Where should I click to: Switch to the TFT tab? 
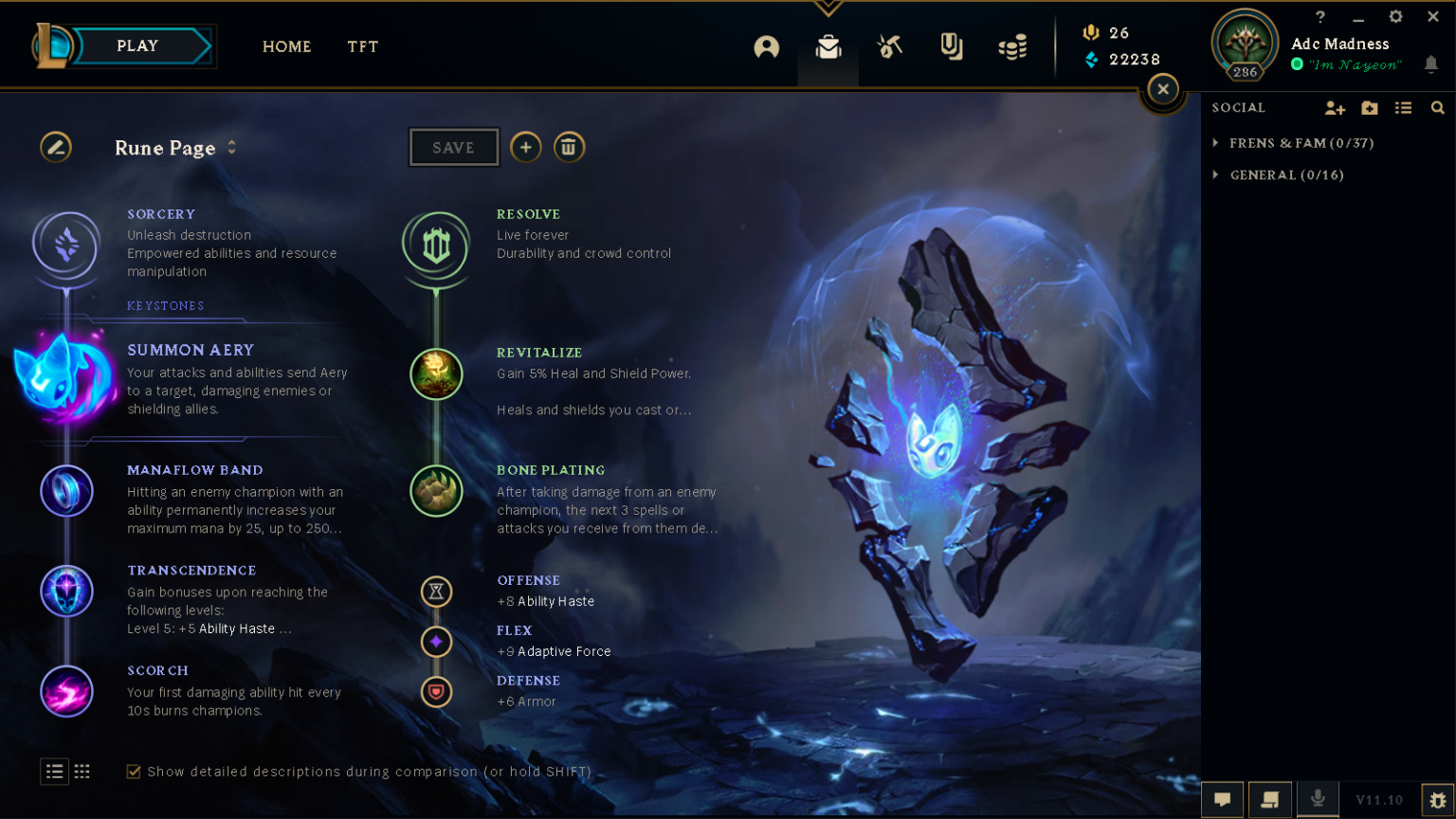[362, 46]
